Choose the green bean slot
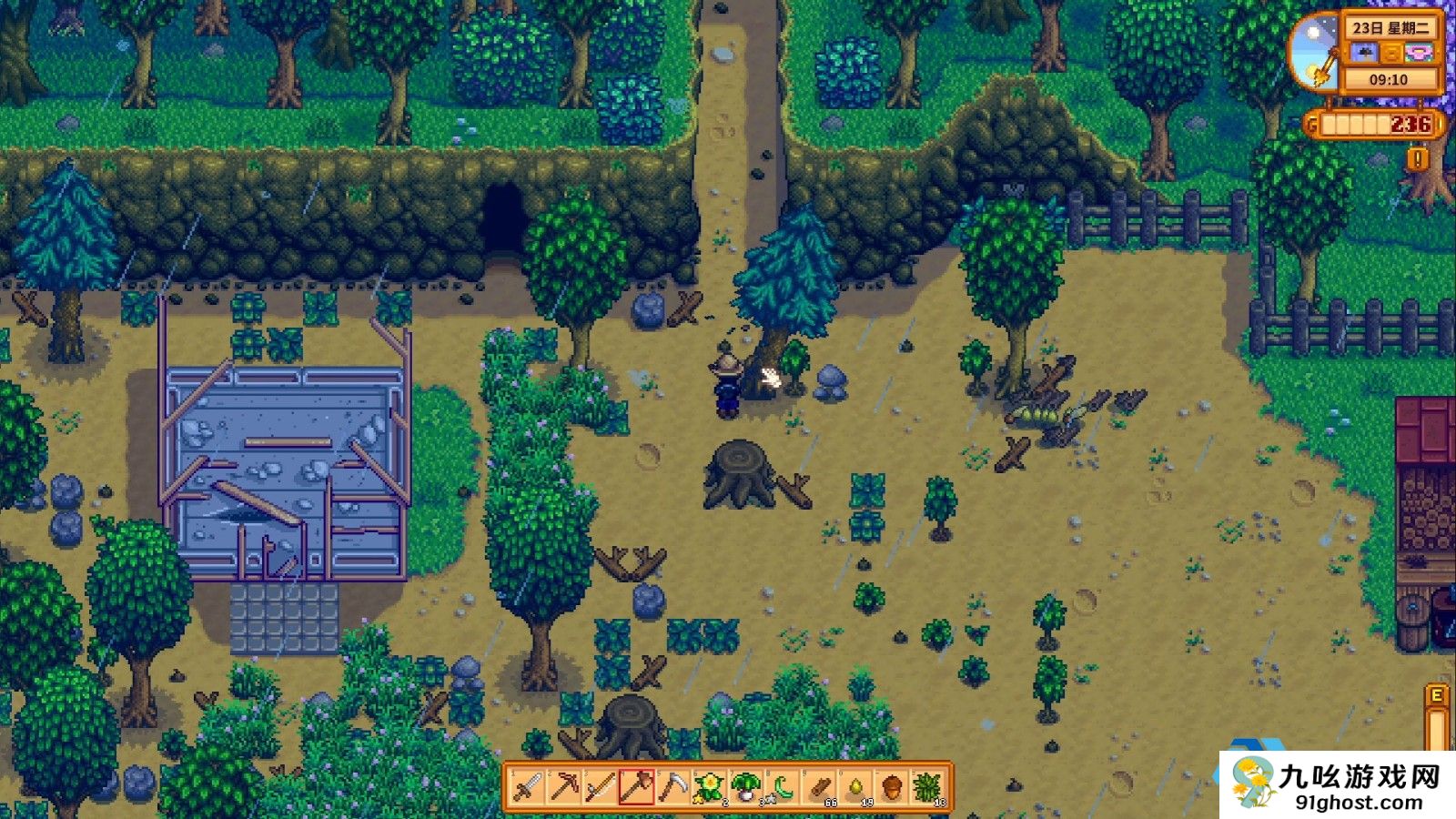Viewport: 1456px width, 819px height. 783,787
